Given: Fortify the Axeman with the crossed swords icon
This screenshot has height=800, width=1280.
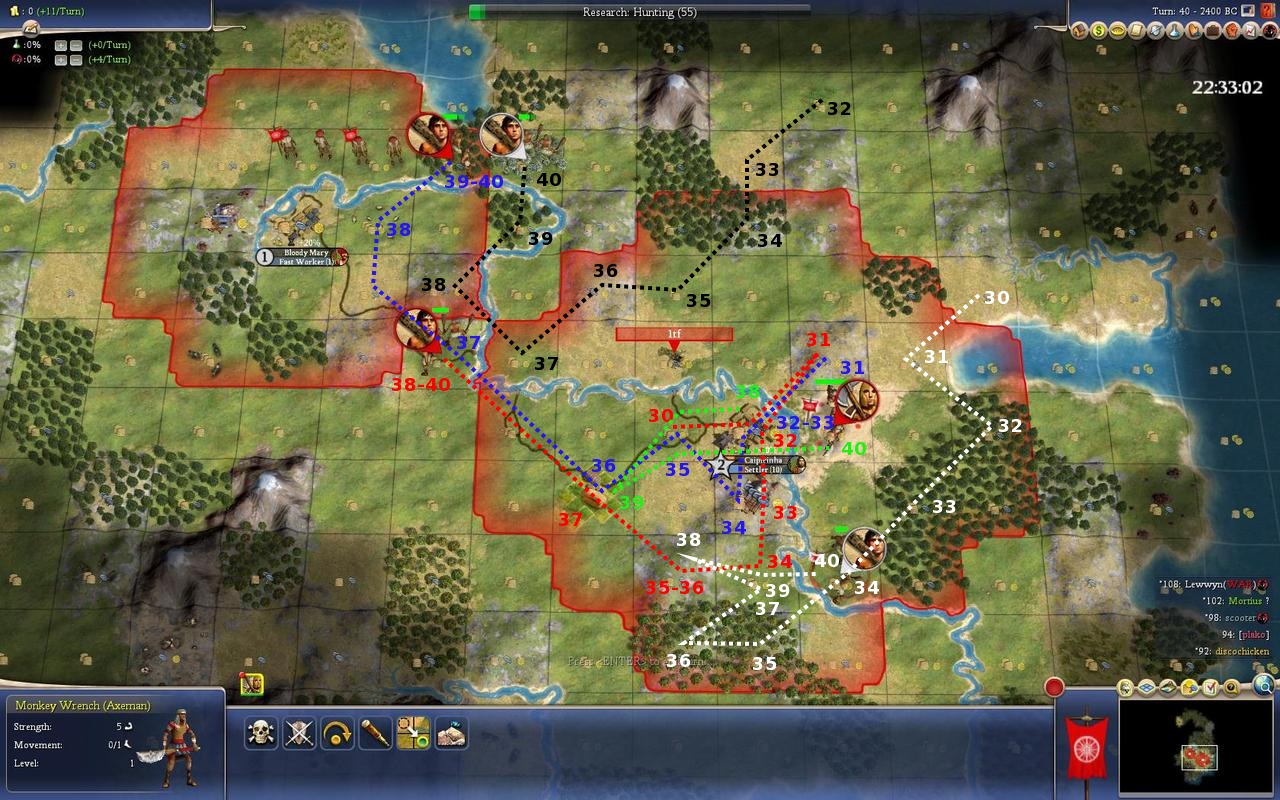Looking at the screenshot, I should tap(299, 734).
